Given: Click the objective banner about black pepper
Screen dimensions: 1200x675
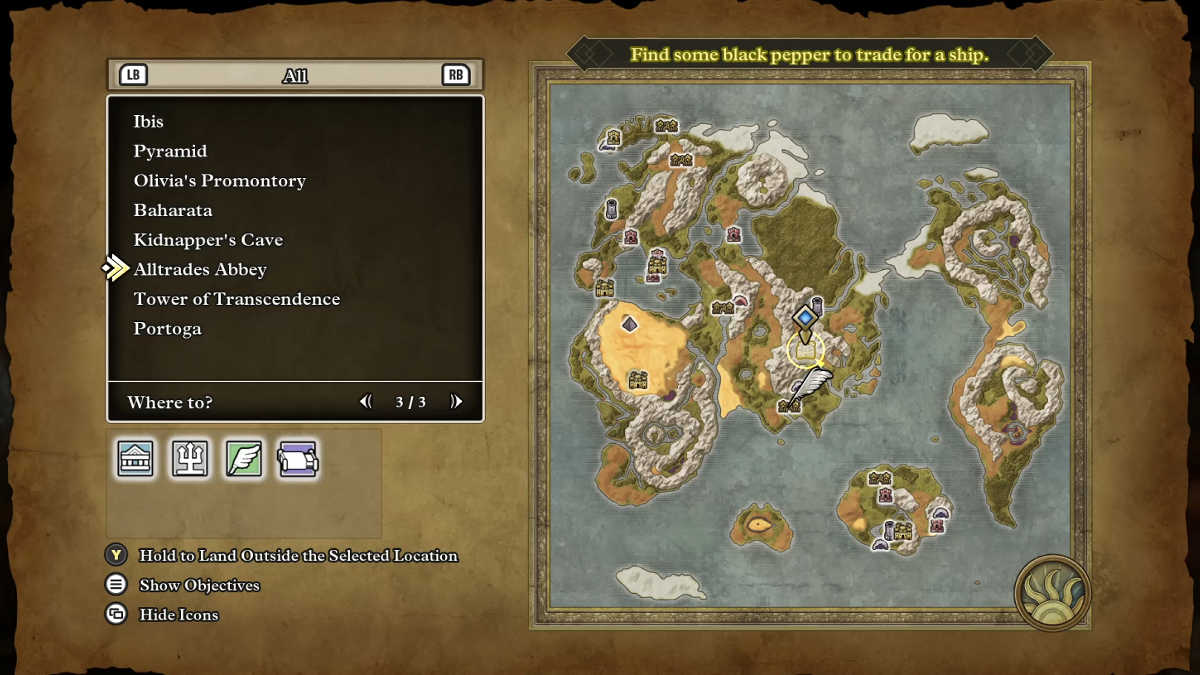Looking at the screenshot, I should tap(809, 54).
